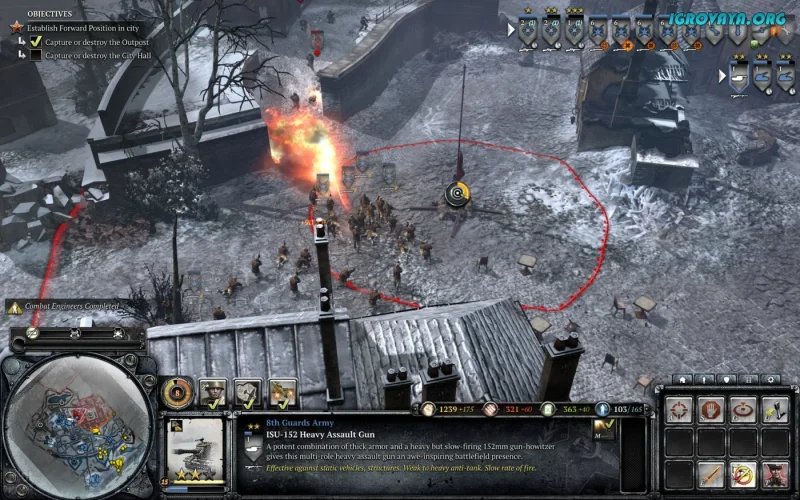Select the three-star infantry squad shield
800x500 pixels.
pyautogui.click(x=575, y=32)
